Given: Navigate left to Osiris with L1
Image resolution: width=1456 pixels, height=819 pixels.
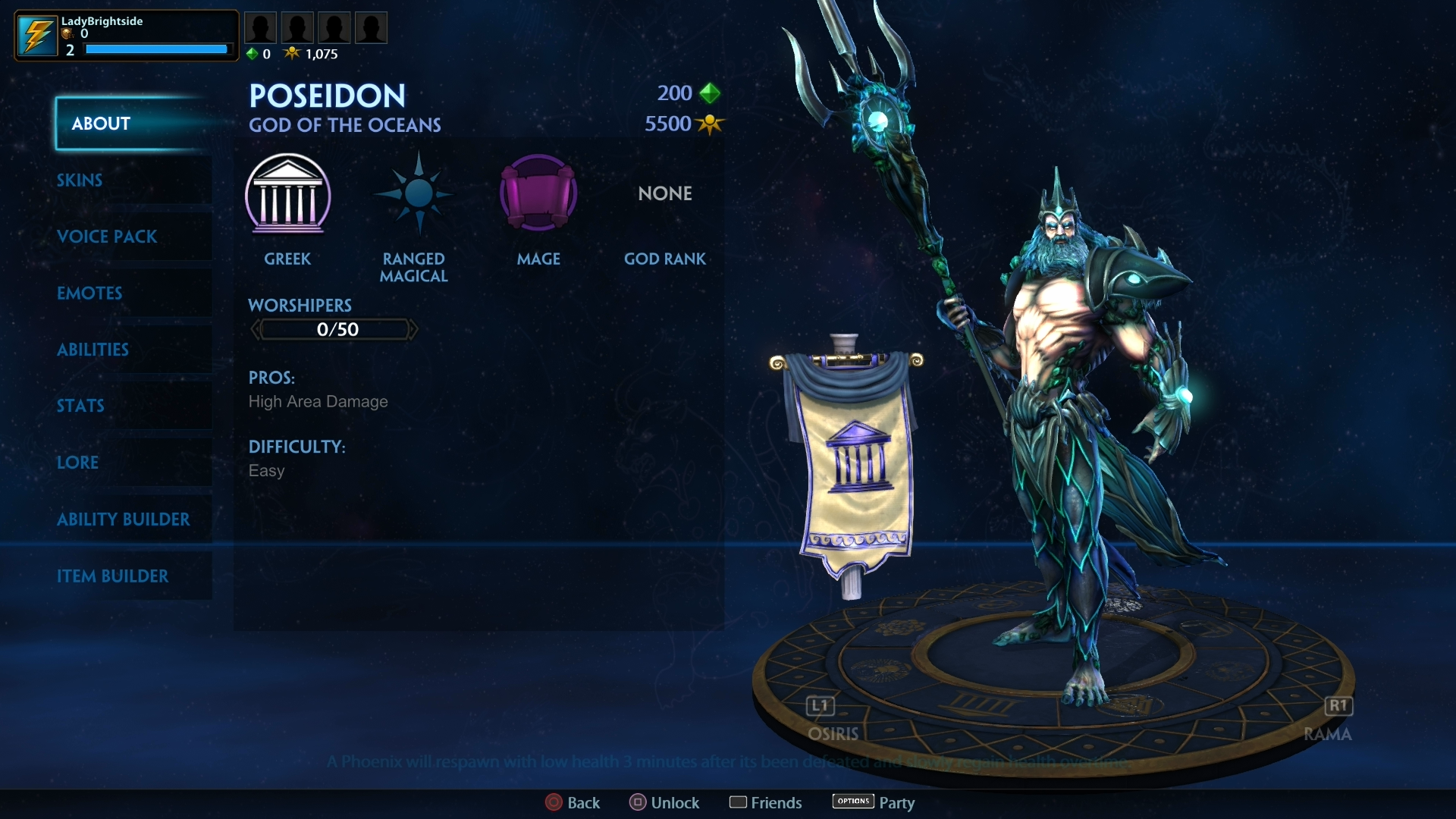Looking at the screenshot, I should [x=819, y=706].
